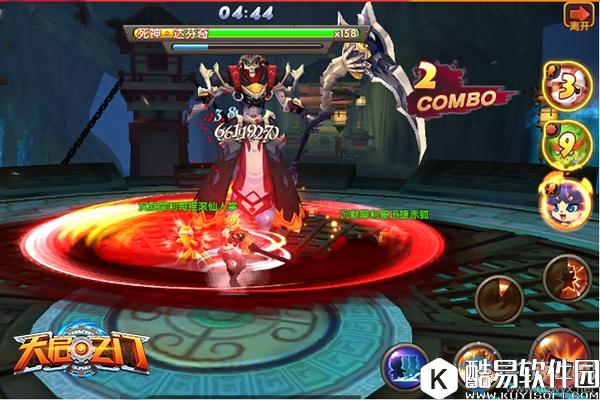Activate the blue clone-summon skill
This screenshot has height=400, width=600.
[x=407, y=366]
